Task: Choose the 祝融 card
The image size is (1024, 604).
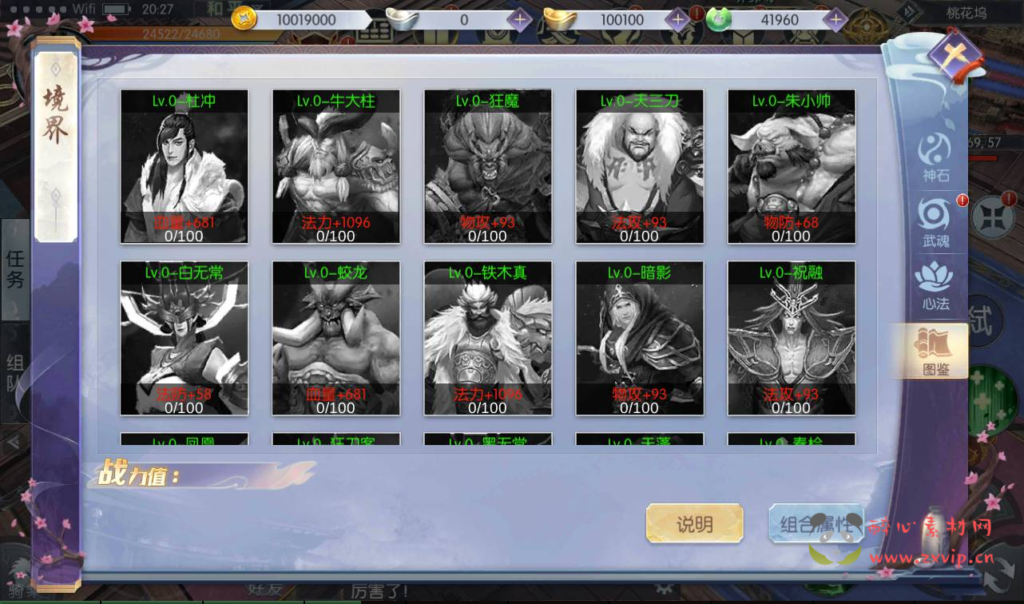Action: coord(791,338)
